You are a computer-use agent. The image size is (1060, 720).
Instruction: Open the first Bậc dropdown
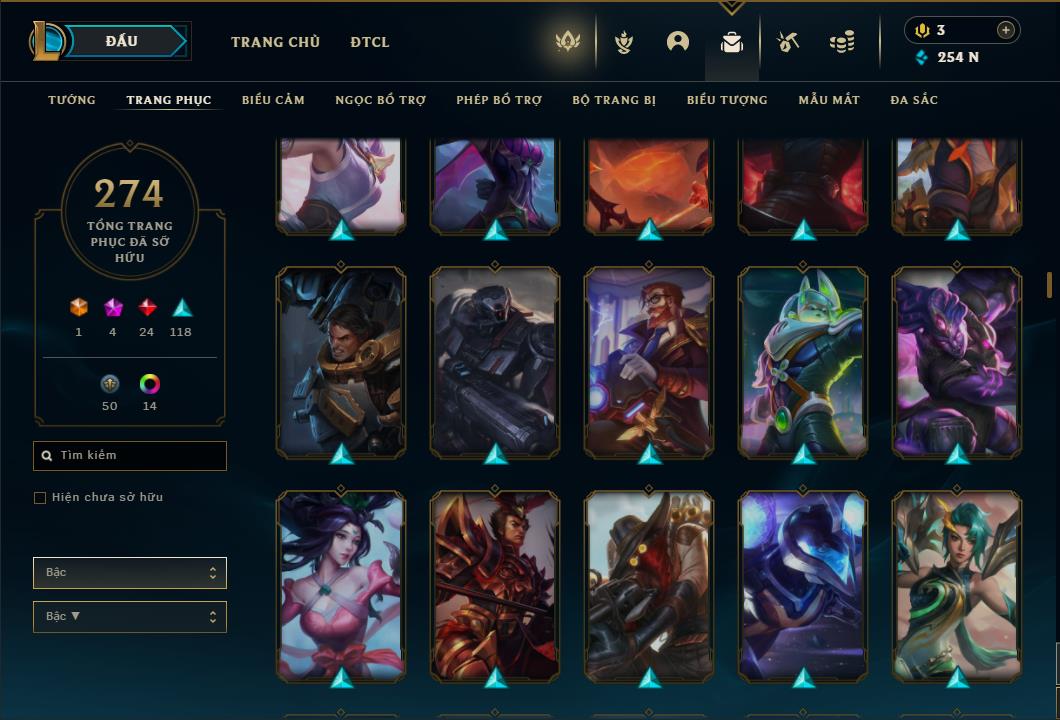(130, 573)
